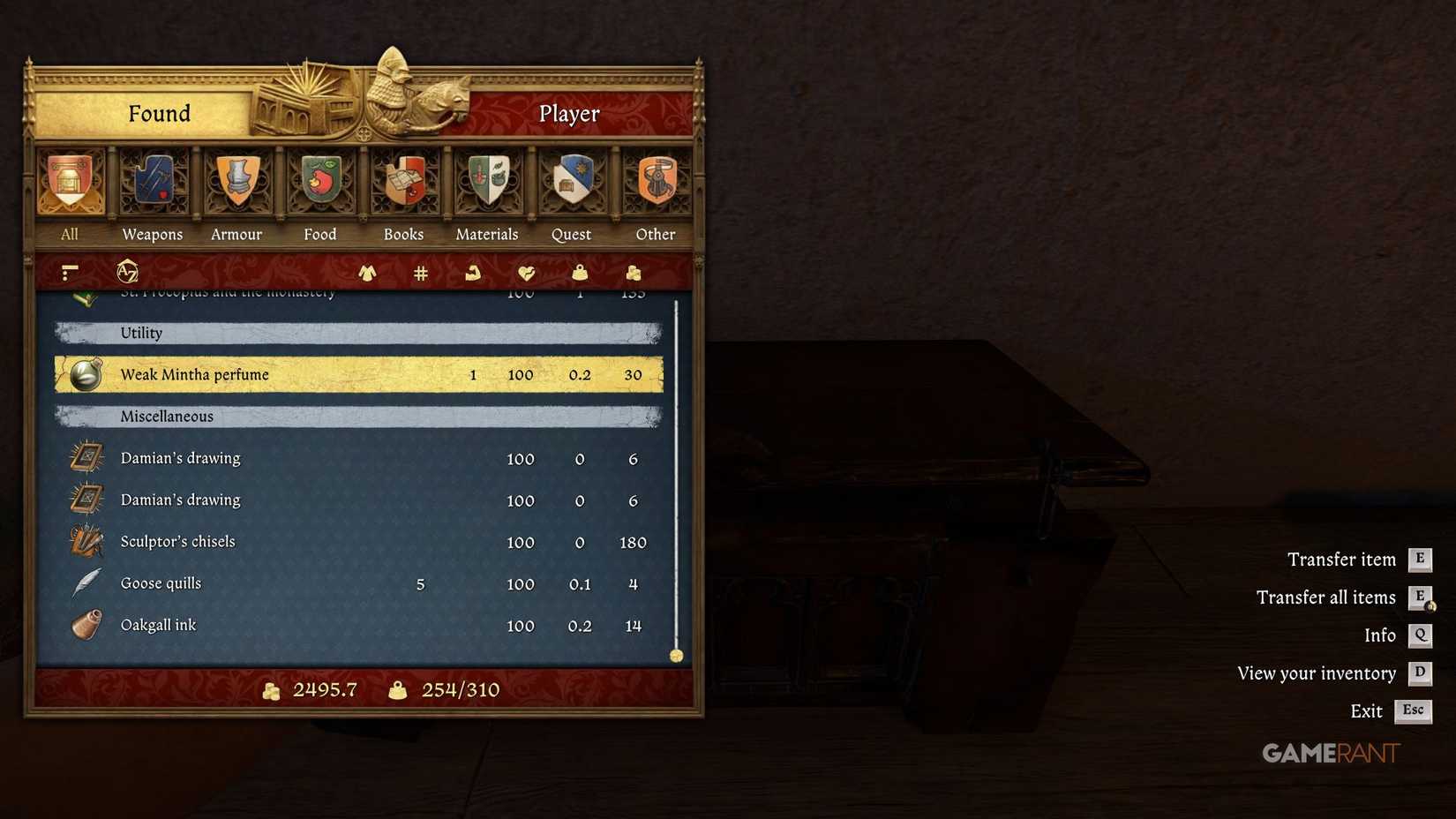Select the Weak Mintha perfume row
Image resolution: width=1456 pixels, height=819 pixels.
point(353,374)
